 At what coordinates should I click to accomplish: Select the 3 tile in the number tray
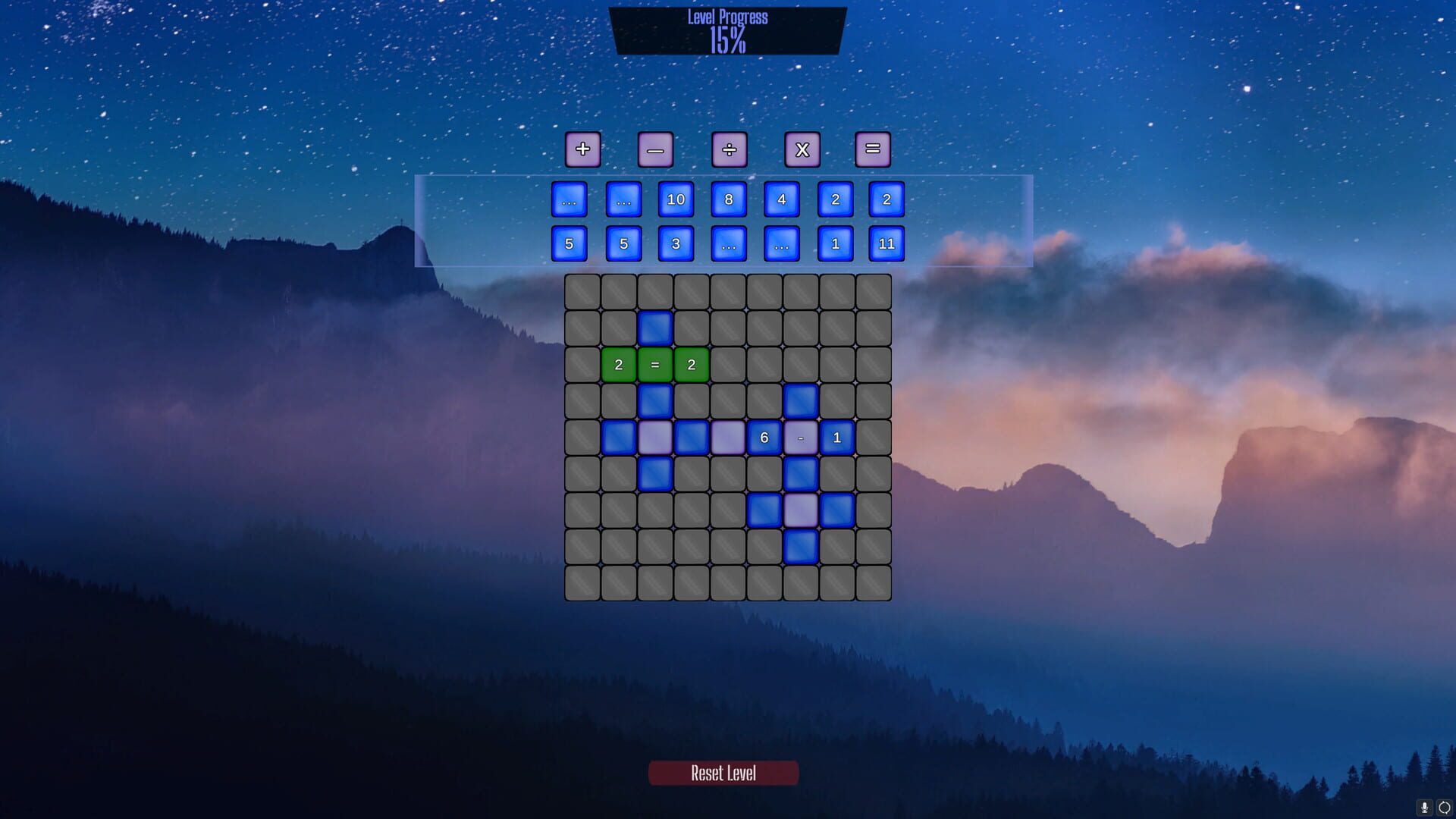point(676,243)
